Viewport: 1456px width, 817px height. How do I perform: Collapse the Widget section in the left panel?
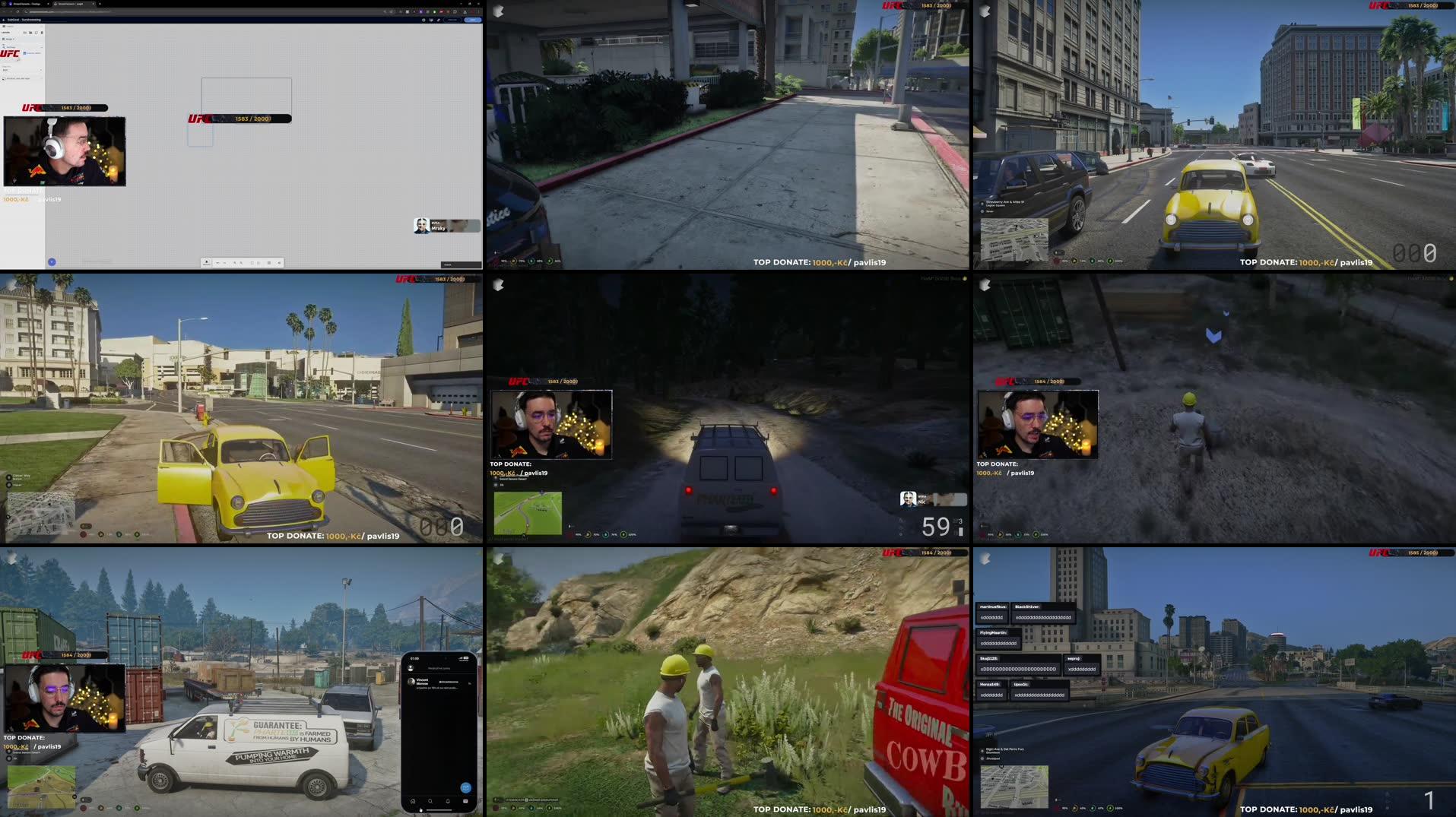click(42, 27)
